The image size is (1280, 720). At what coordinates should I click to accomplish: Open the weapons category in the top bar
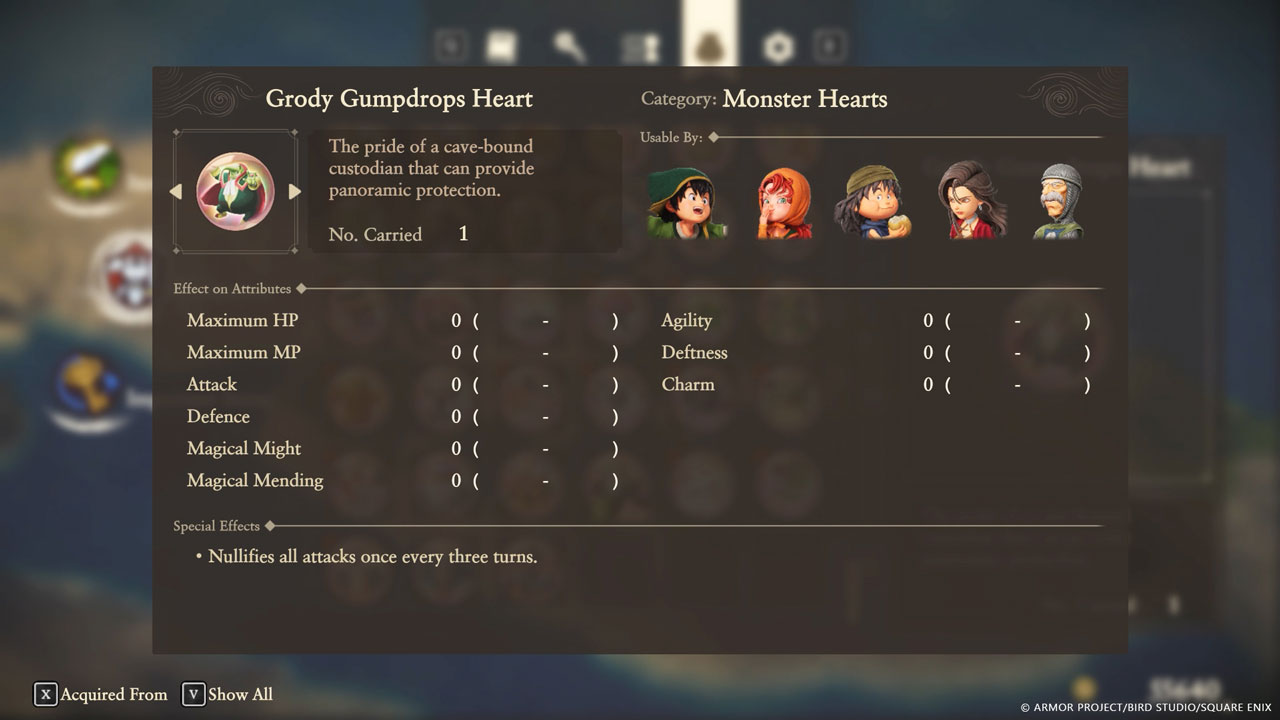(572, 45)
